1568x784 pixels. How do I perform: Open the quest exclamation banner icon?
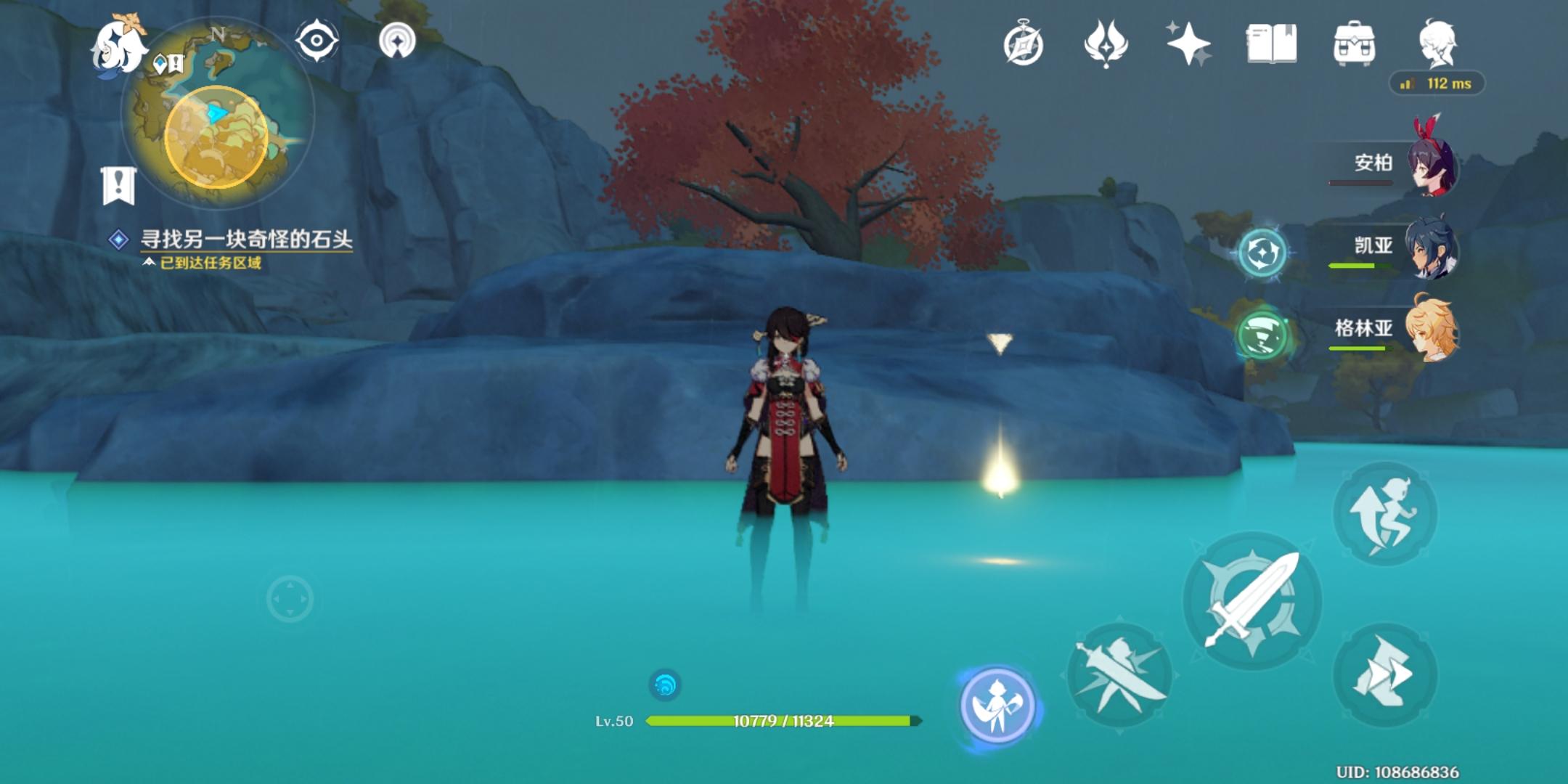tap(118, 185)
